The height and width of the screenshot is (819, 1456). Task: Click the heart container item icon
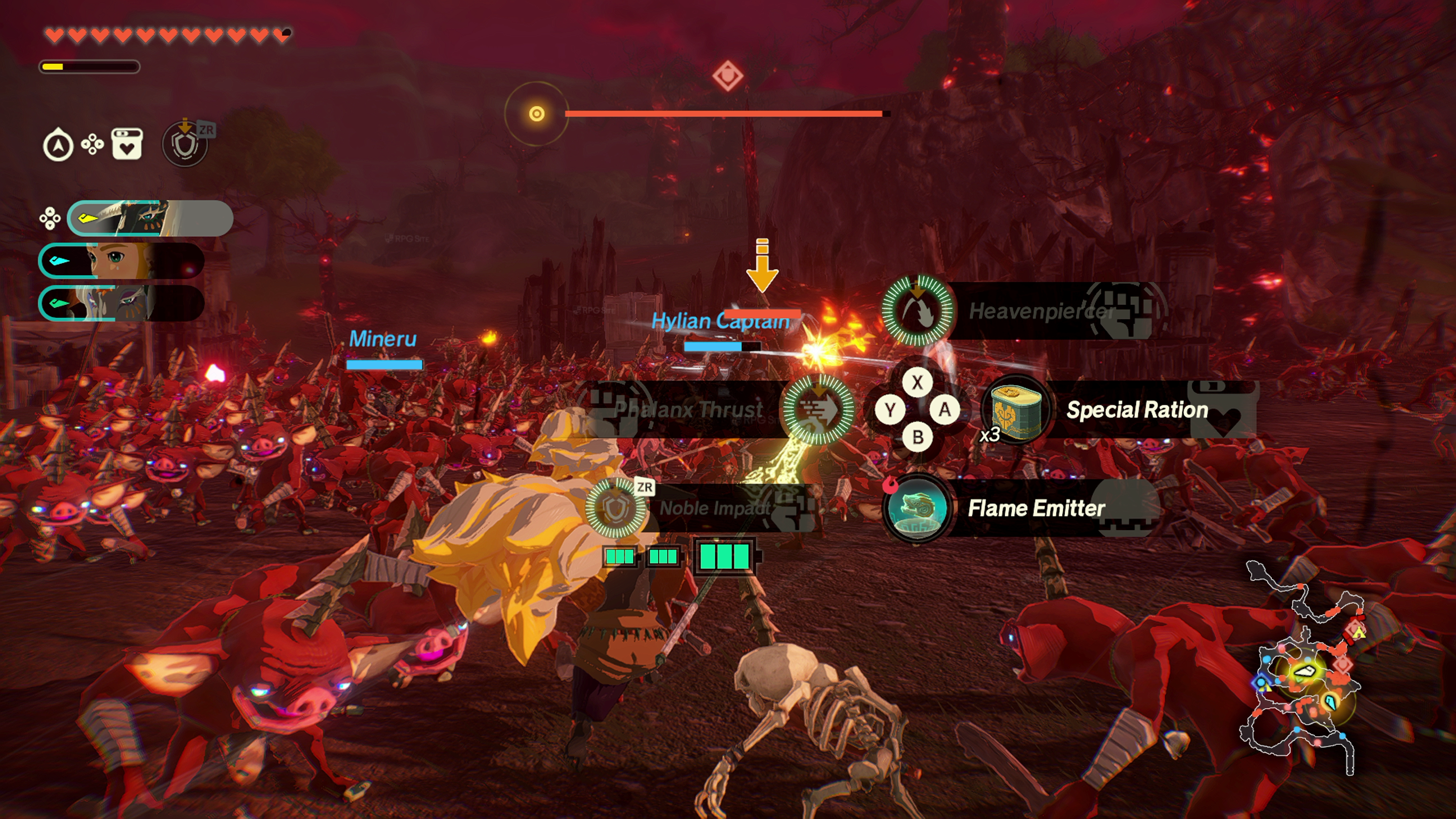[x=127, y=145]
